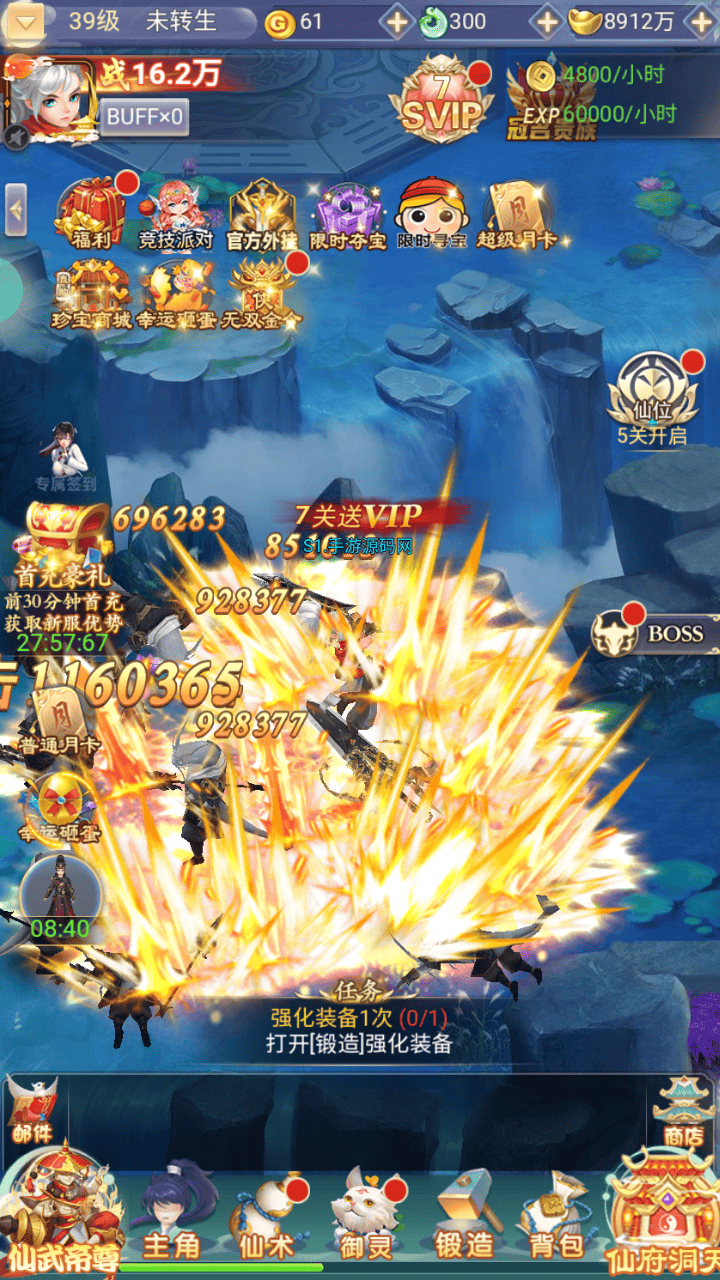Open the 超级月卡 super monthly card
The height and width of the screenshot is (1280, 720).
[x=516, y=214]
